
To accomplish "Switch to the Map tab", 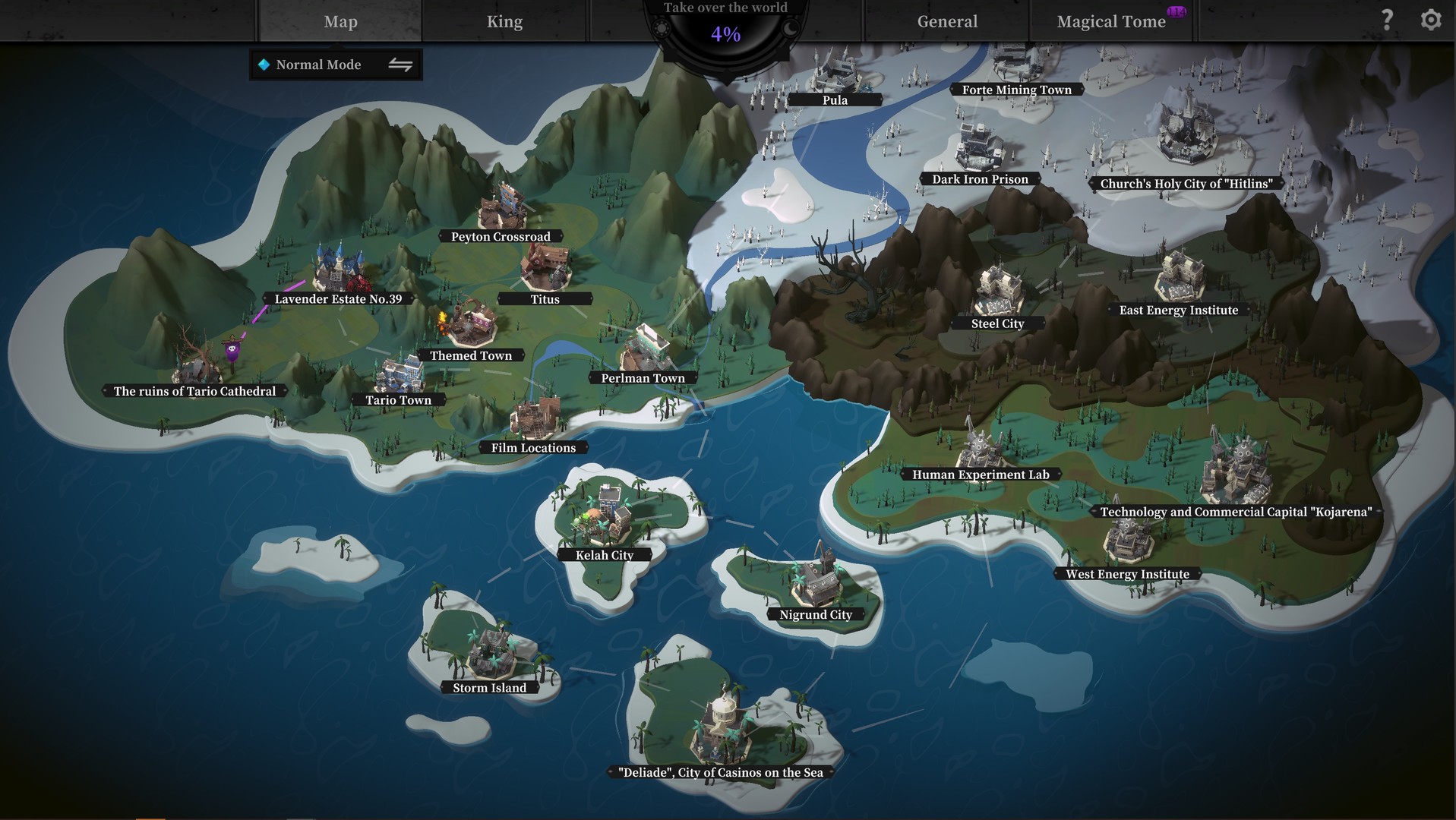I will (x=340, y=21).
